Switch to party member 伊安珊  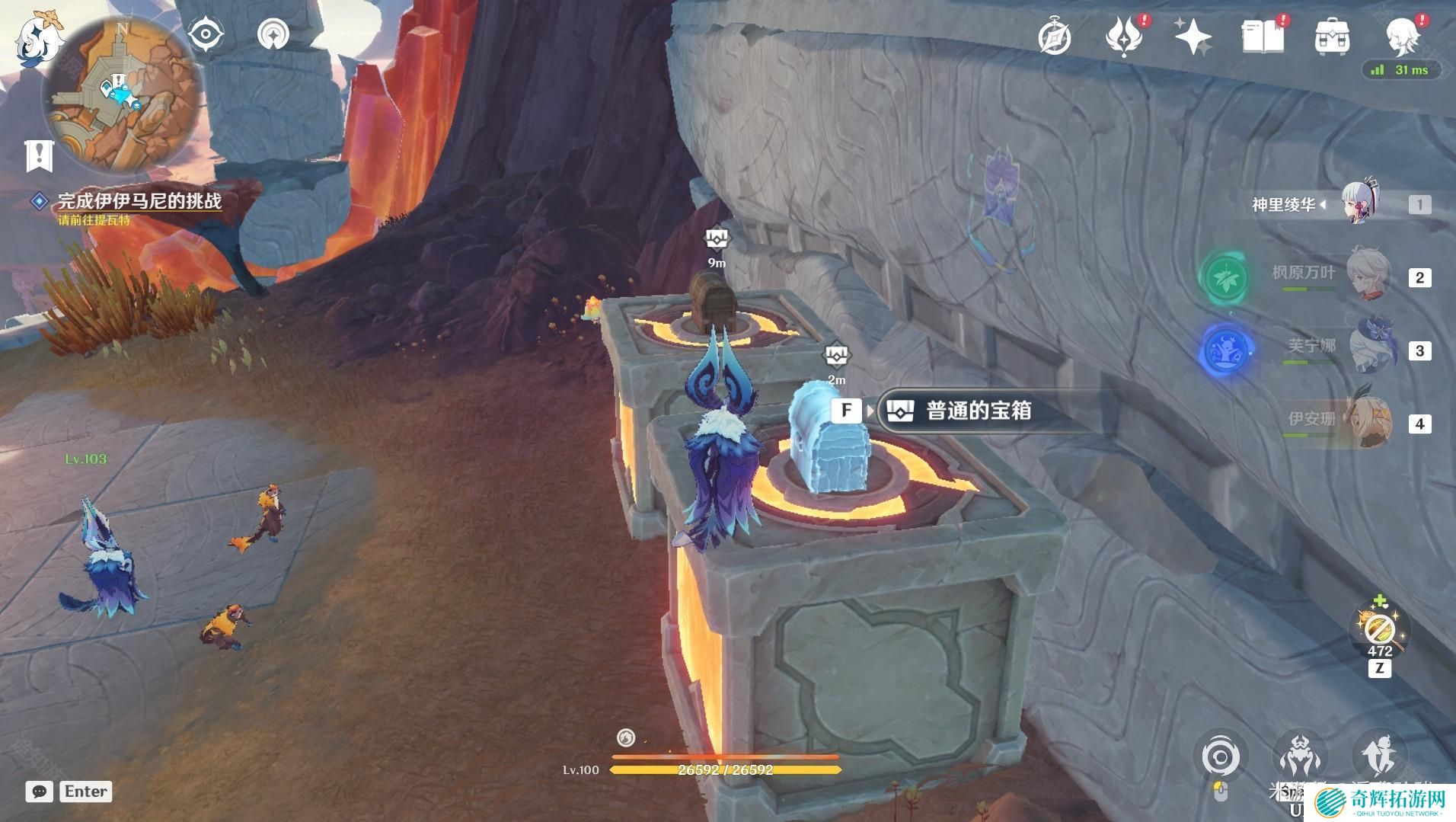[1368, 423]
